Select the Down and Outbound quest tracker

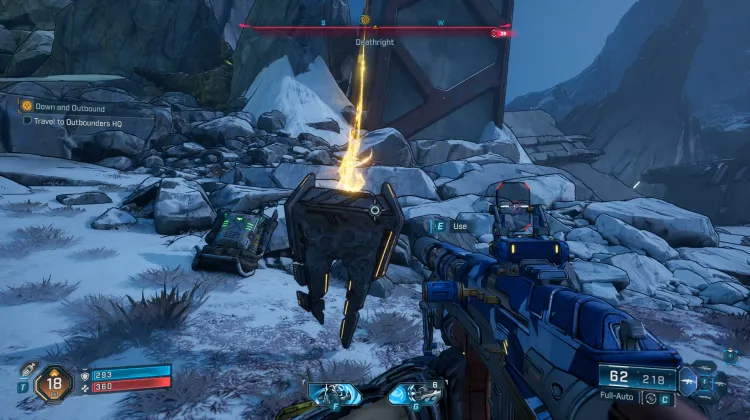click(68, 106)
